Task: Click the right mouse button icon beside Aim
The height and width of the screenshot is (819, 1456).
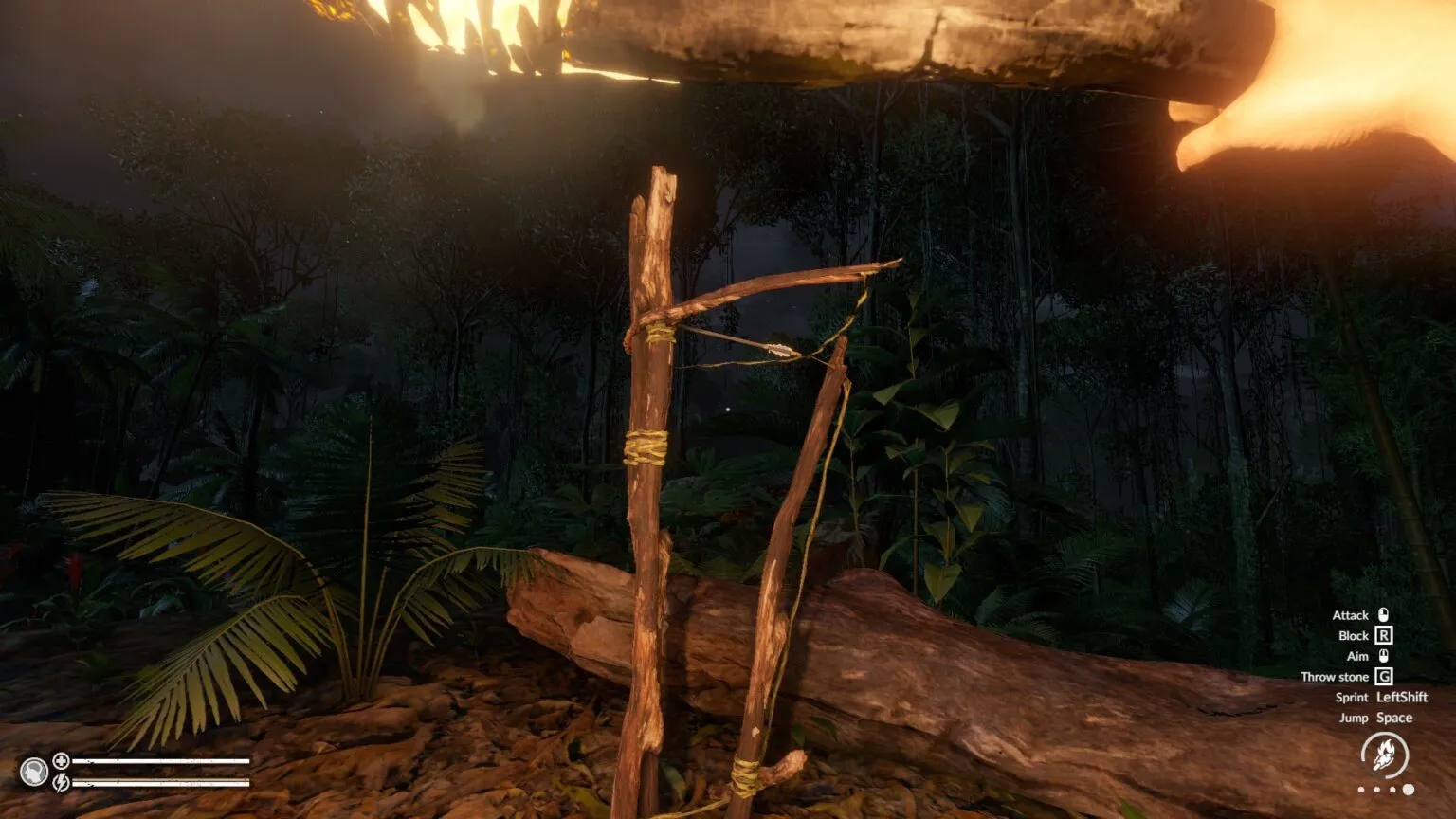Action: click(1384, 656)
